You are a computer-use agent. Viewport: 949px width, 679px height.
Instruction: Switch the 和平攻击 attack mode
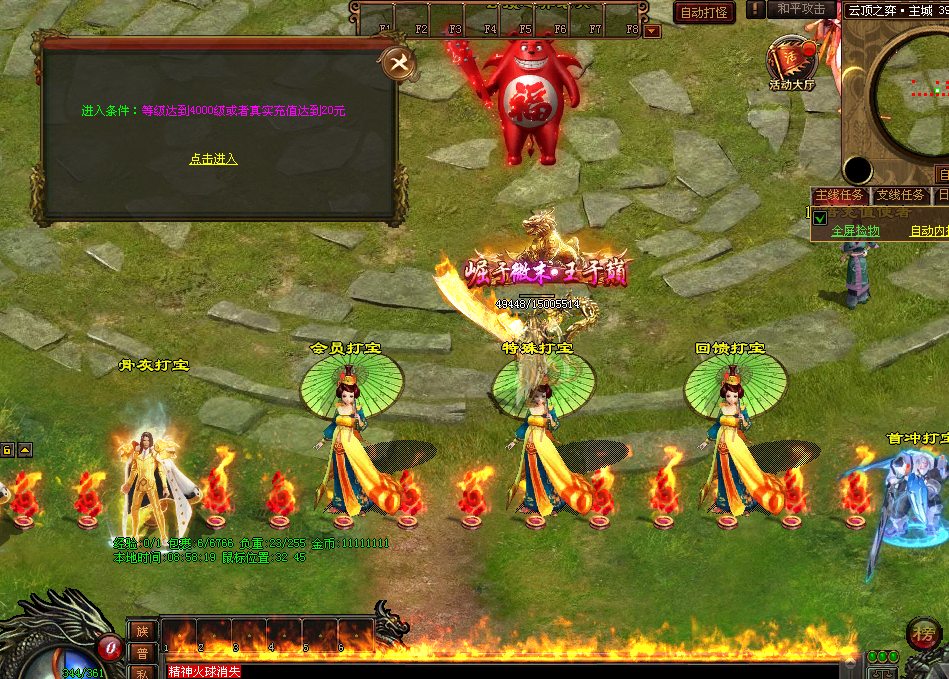(802, 9)
